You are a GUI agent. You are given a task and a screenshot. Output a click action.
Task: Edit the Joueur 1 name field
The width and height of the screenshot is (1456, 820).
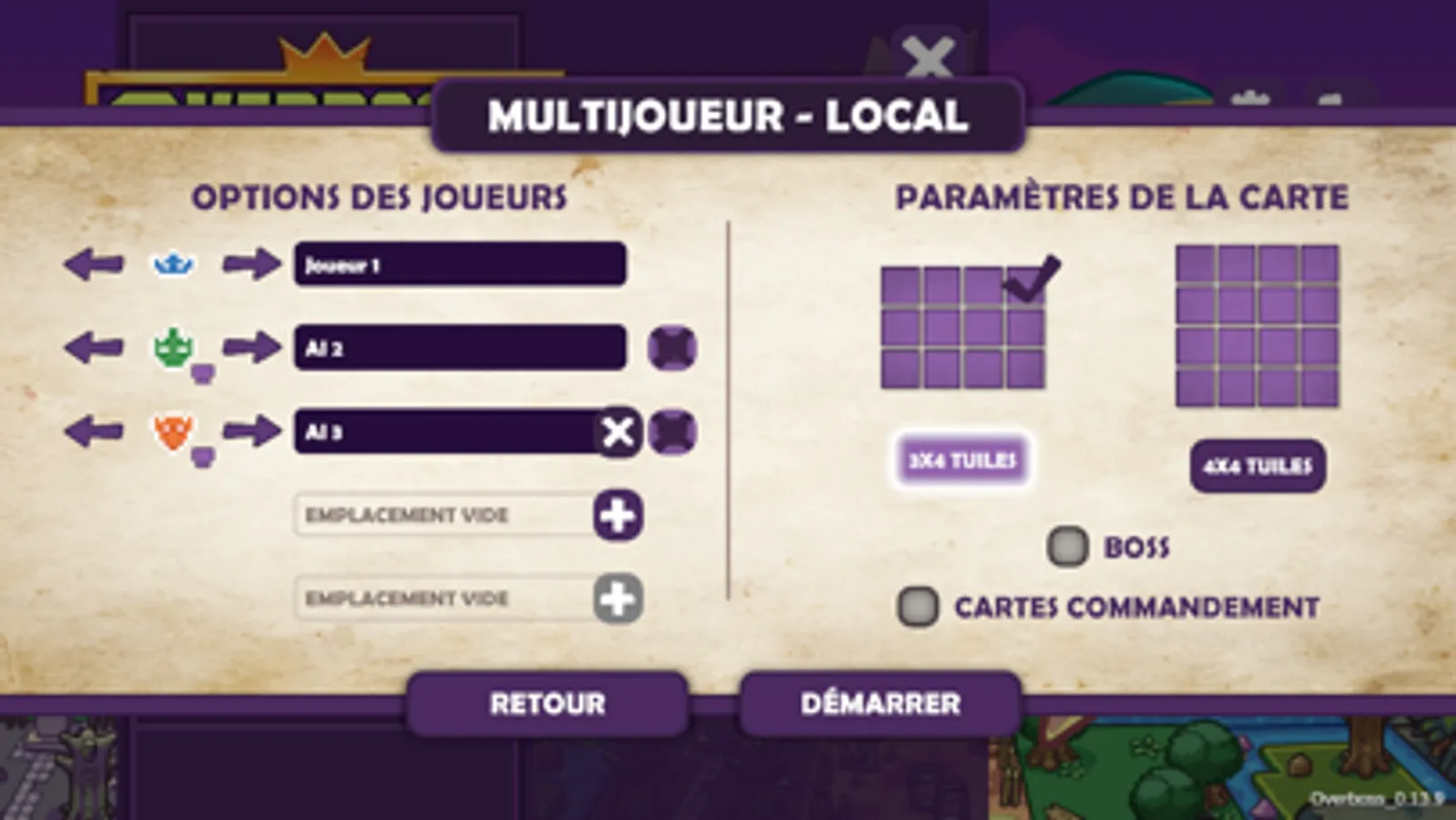point(460,264)
